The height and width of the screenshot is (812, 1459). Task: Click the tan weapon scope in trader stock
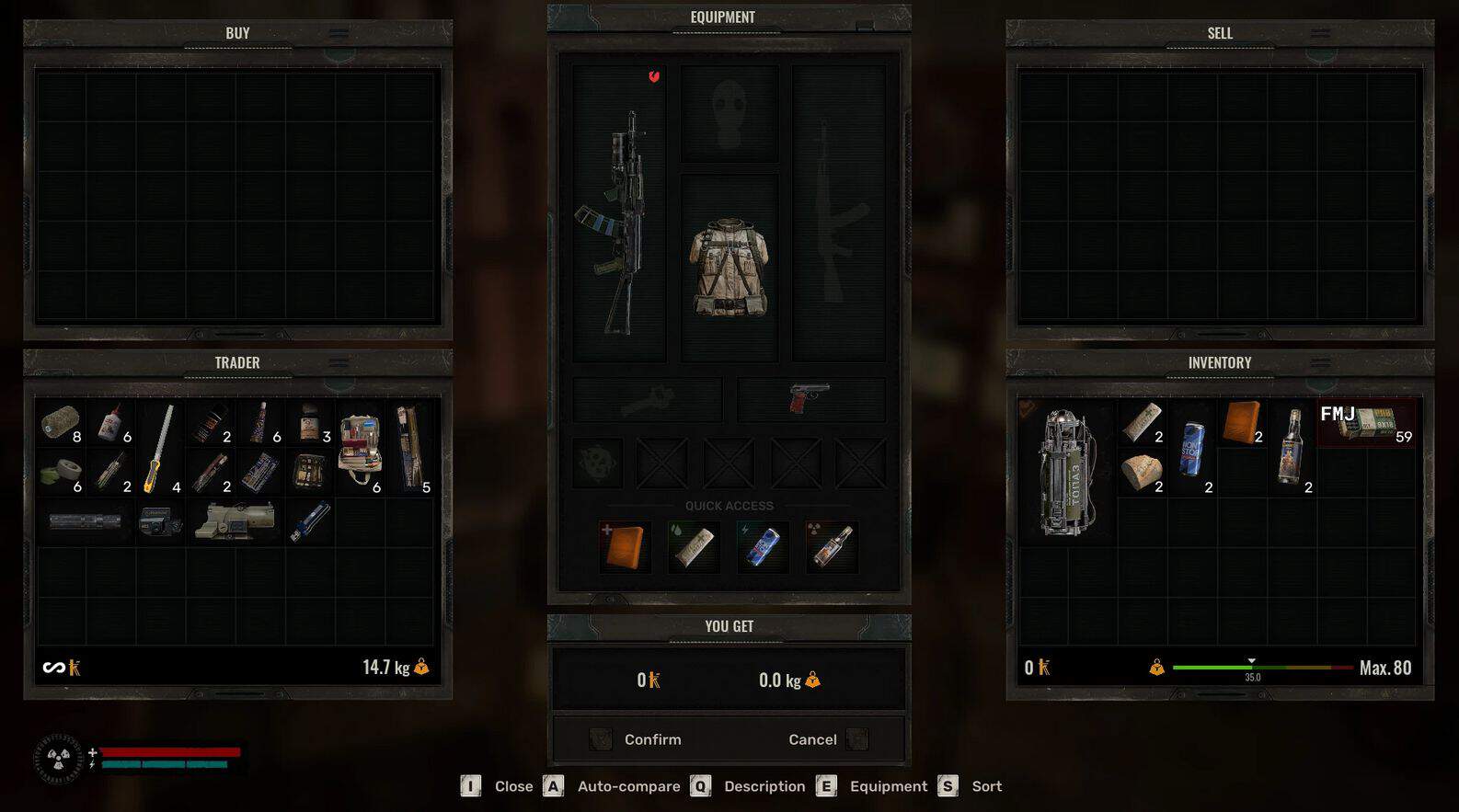coord(234,521)
